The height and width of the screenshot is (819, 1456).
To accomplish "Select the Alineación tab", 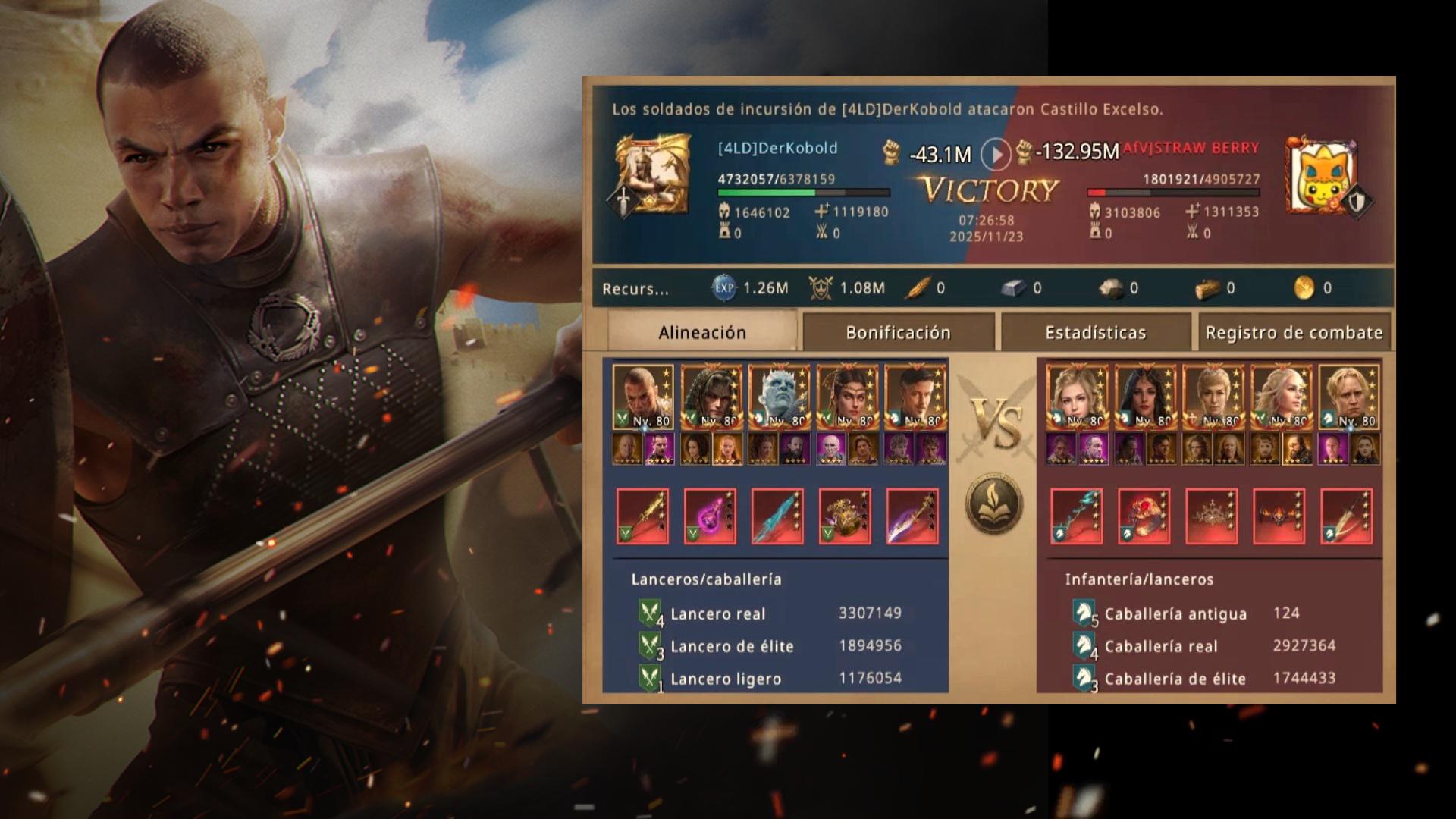I will click(x=702, y=332).
